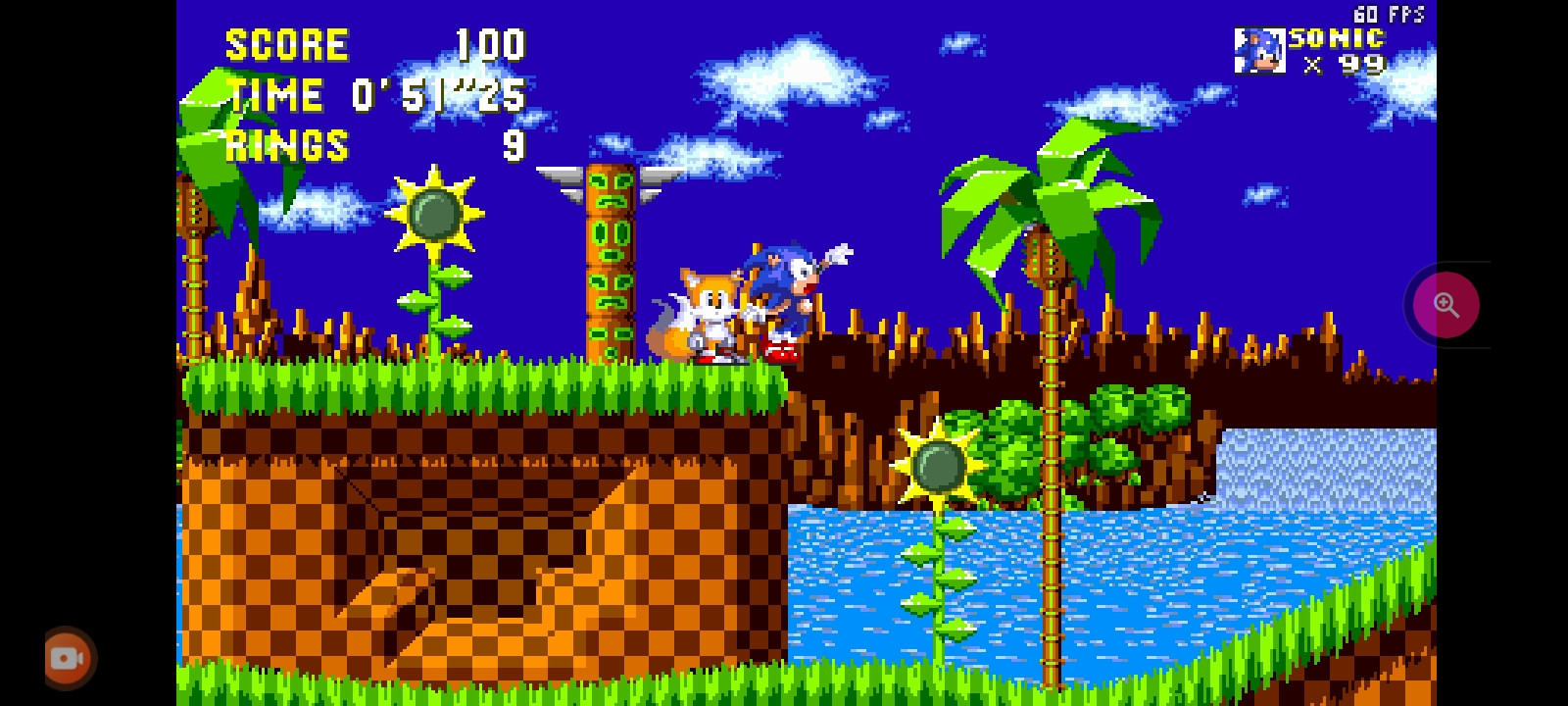The height and width of the screenshot is (706, 1568).
Task: Click the RINGS counter showing 9
Action: 286,147
